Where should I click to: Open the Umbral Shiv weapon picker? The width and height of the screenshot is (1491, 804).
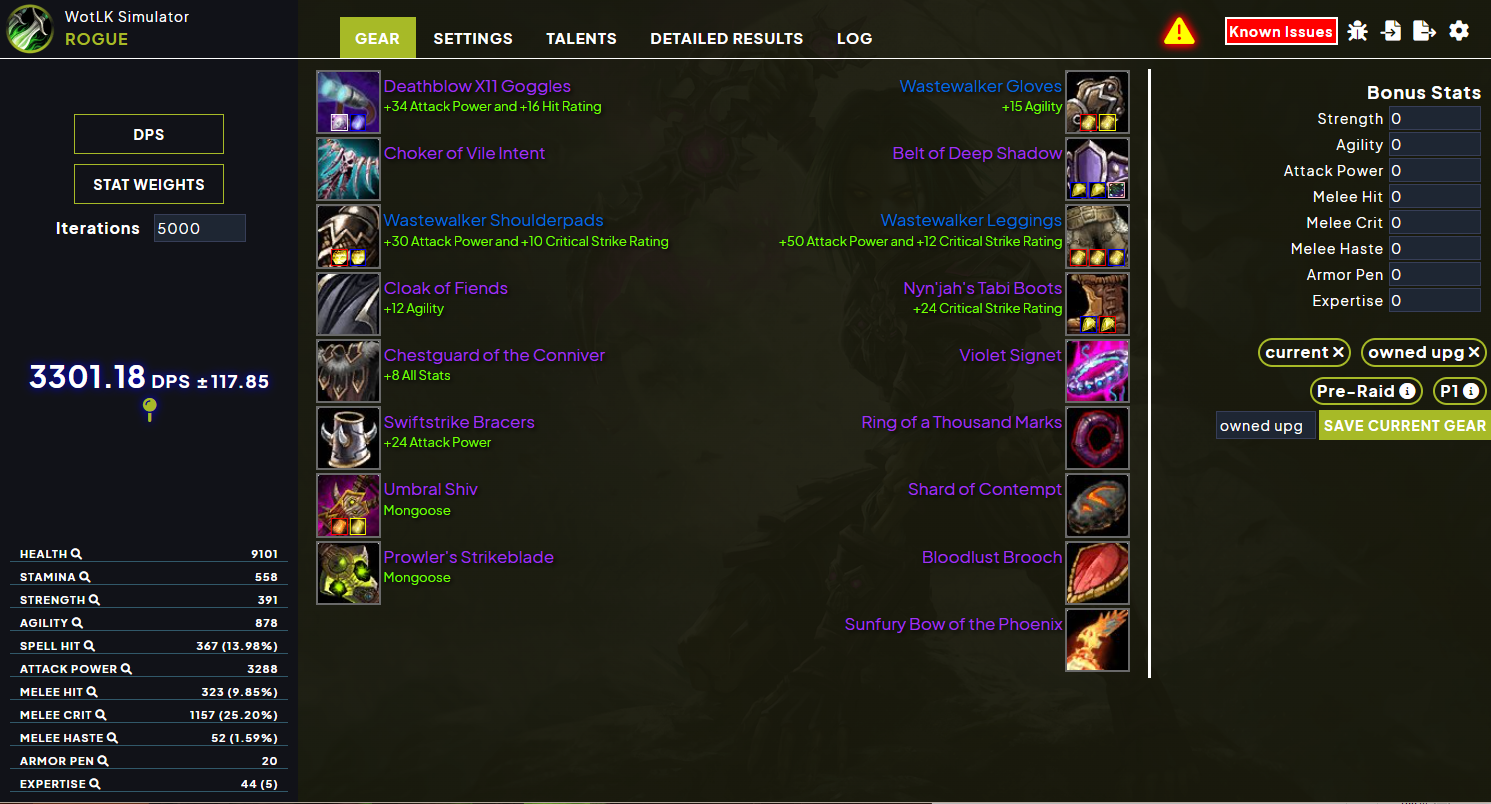tap(348, 505)
